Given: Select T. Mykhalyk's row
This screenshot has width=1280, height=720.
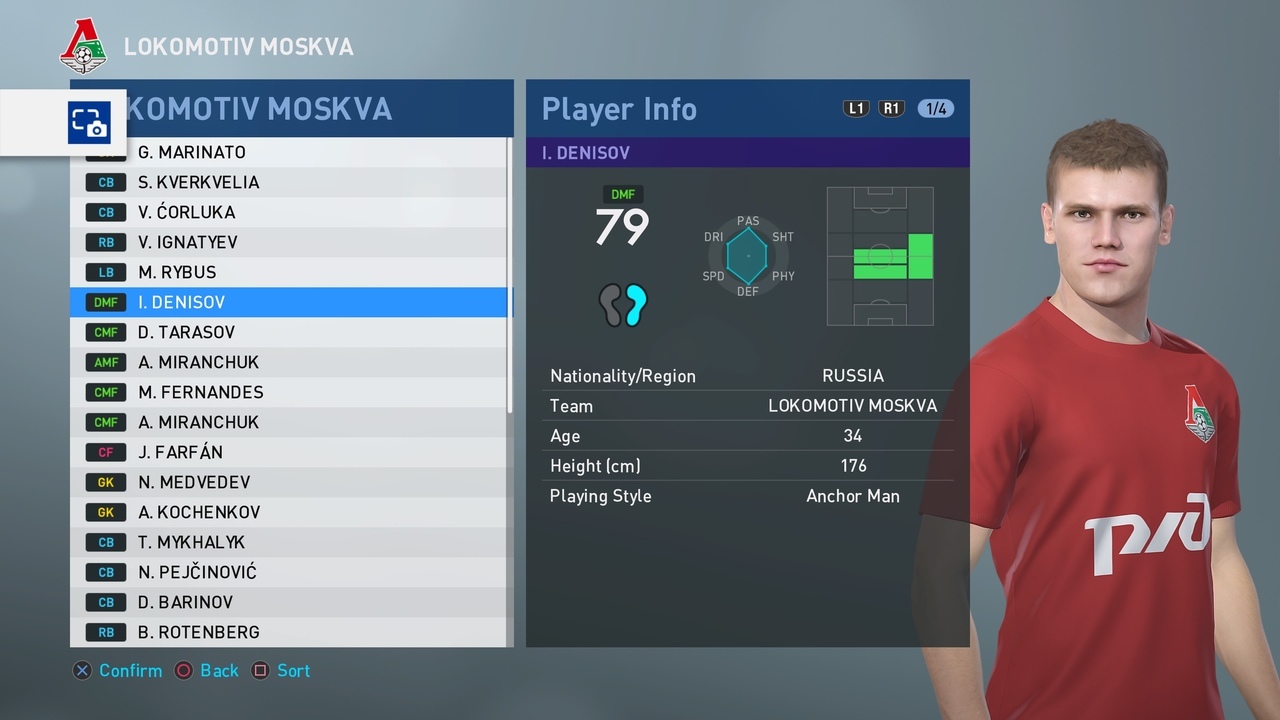Looking at the screenshot, I should pyautogui.click(x=290, y=542).
